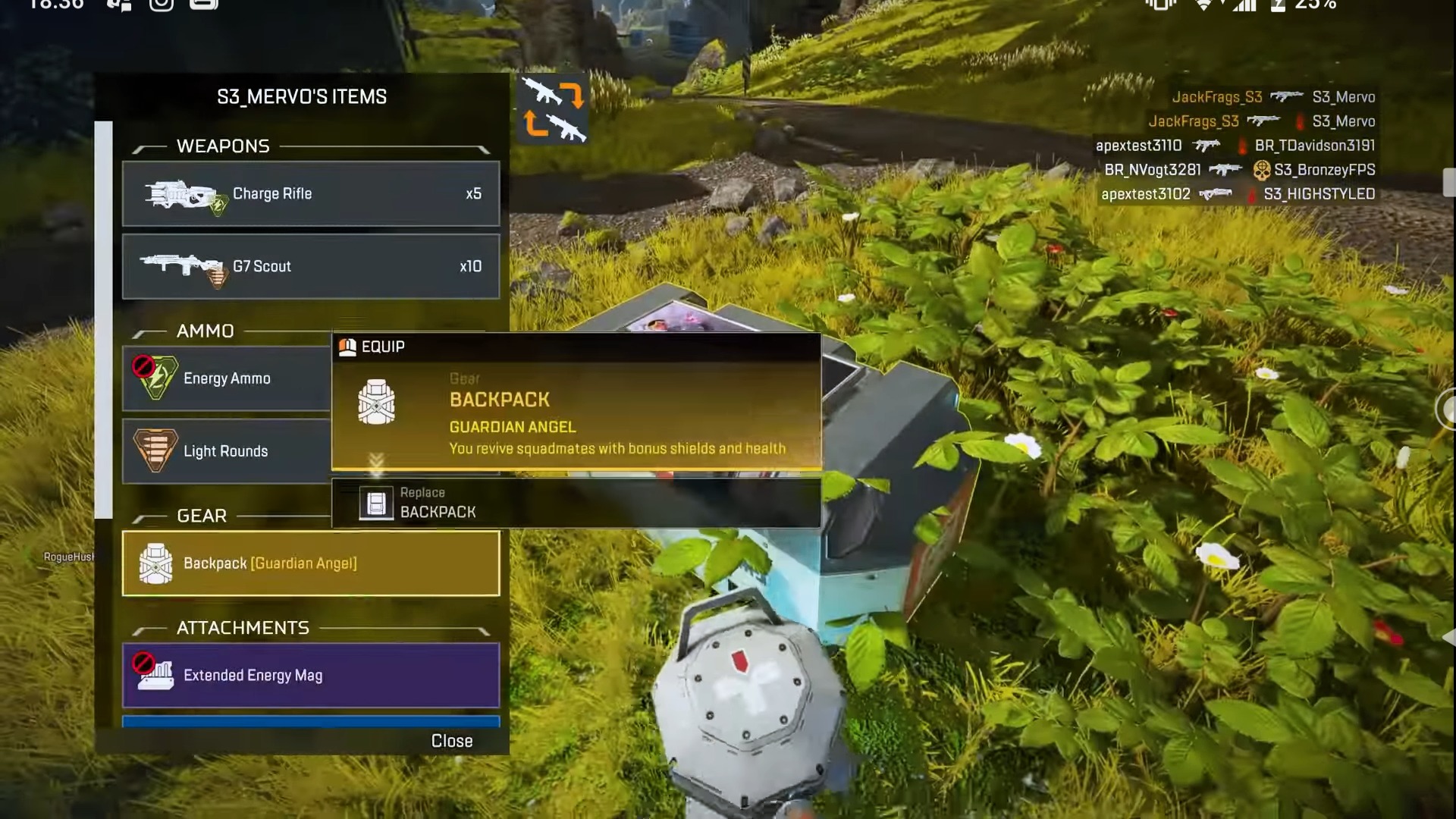Pick up the G7 Scout weapon
The width and height of the screenshot is (1456, 819).
click(311, 266)
